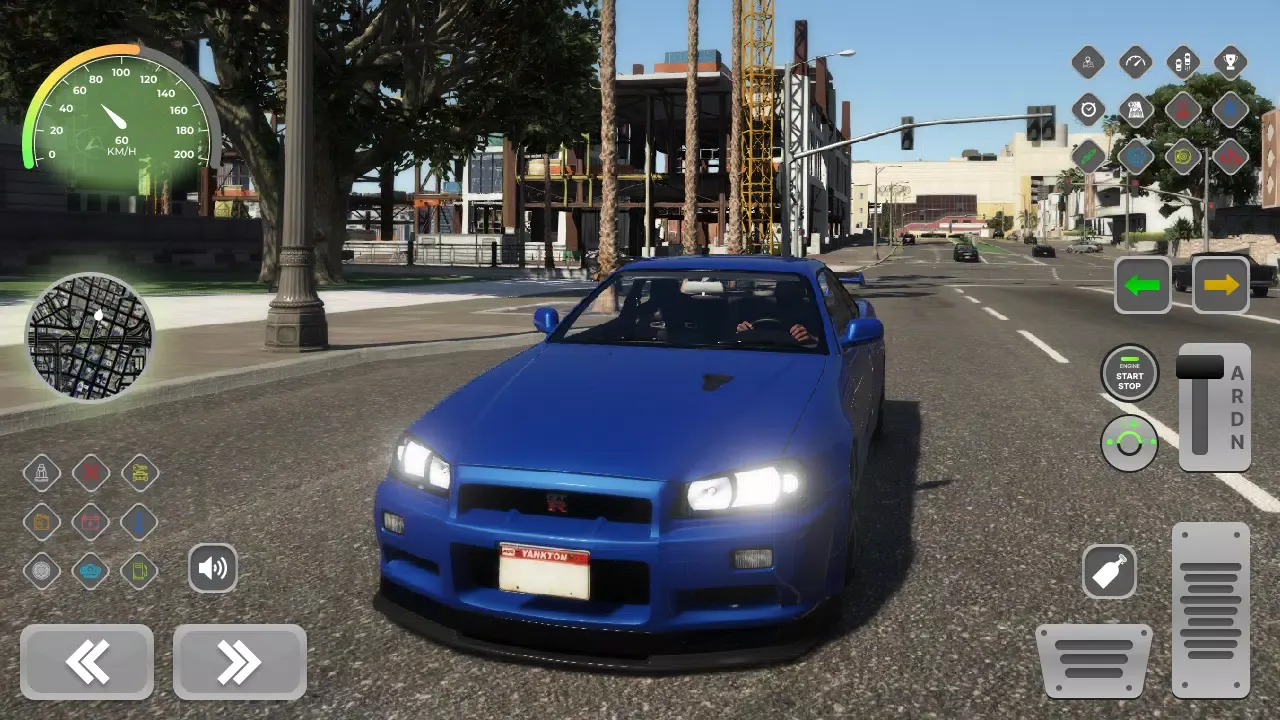Select the vehicle change icon

coord(1183,62)
